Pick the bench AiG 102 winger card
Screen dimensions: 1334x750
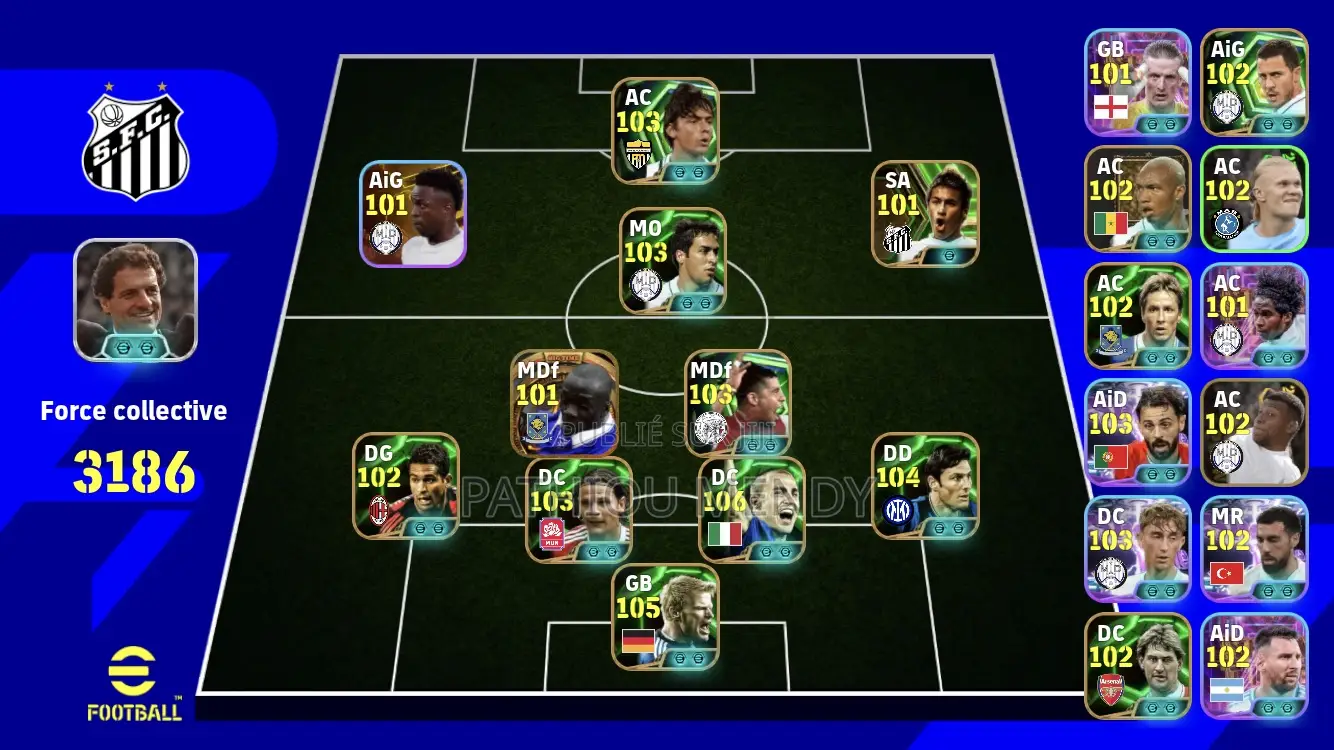[x=1254, y=82]
